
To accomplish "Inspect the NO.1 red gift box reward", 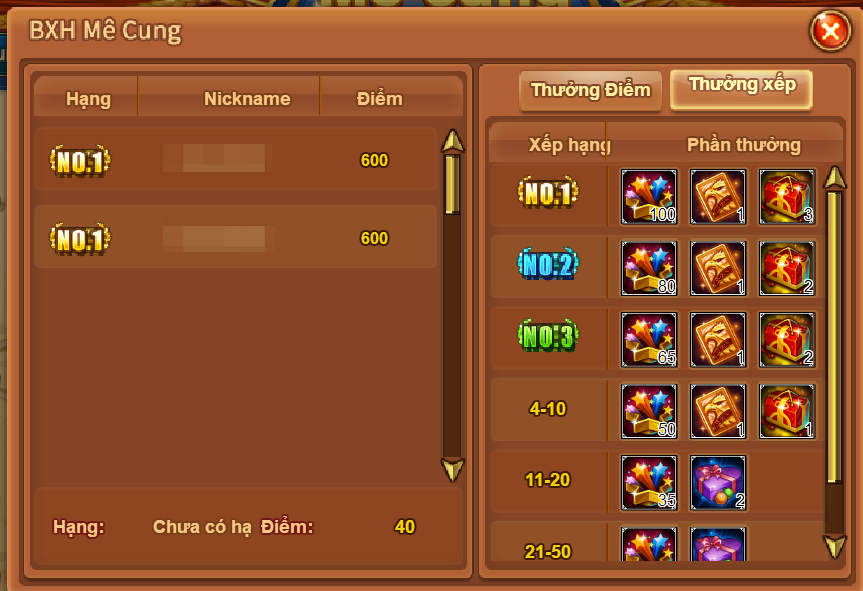I will (x=787, y=197).
